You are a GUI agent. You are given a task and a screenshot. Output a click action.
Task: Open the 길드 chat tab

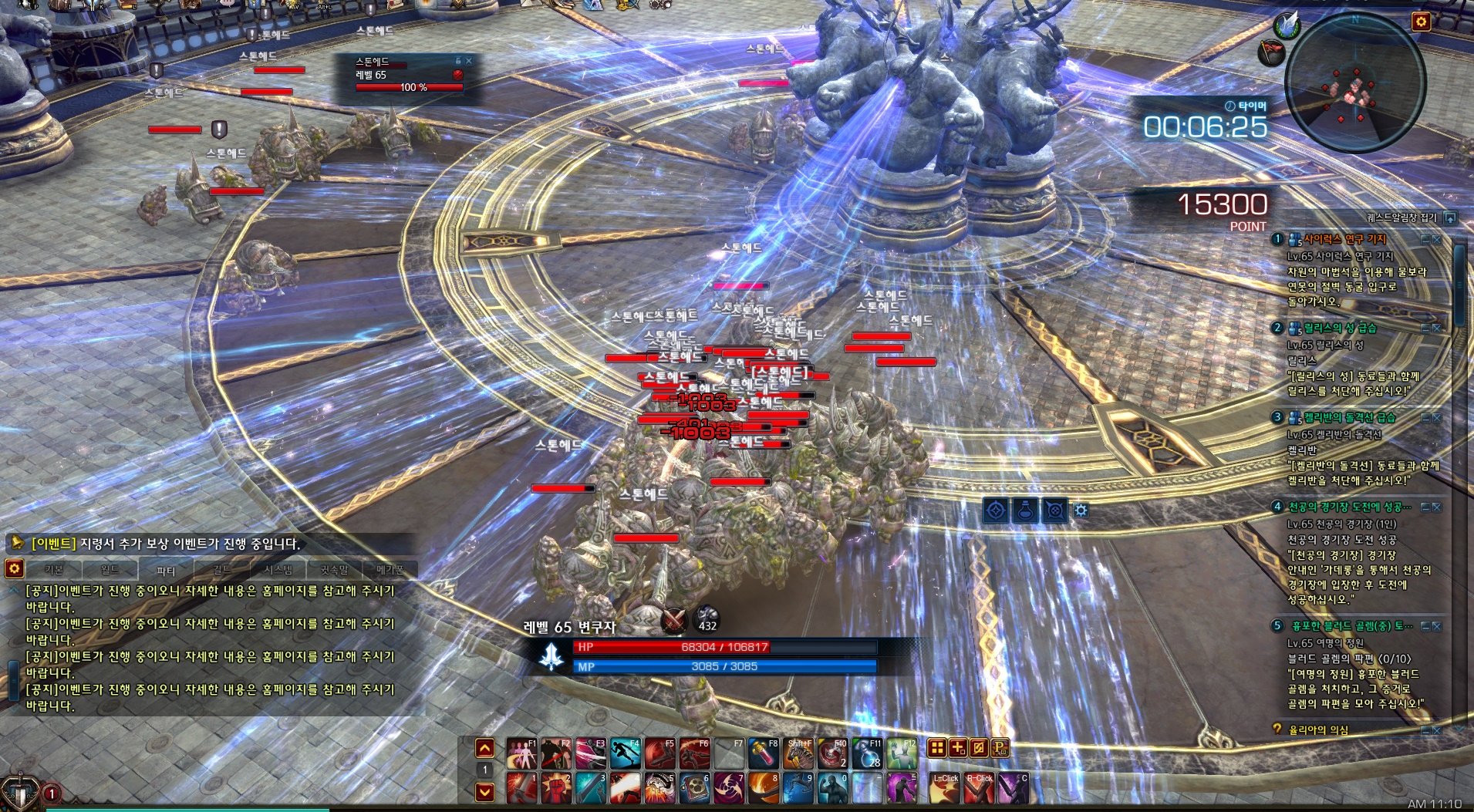click(222, 570)
